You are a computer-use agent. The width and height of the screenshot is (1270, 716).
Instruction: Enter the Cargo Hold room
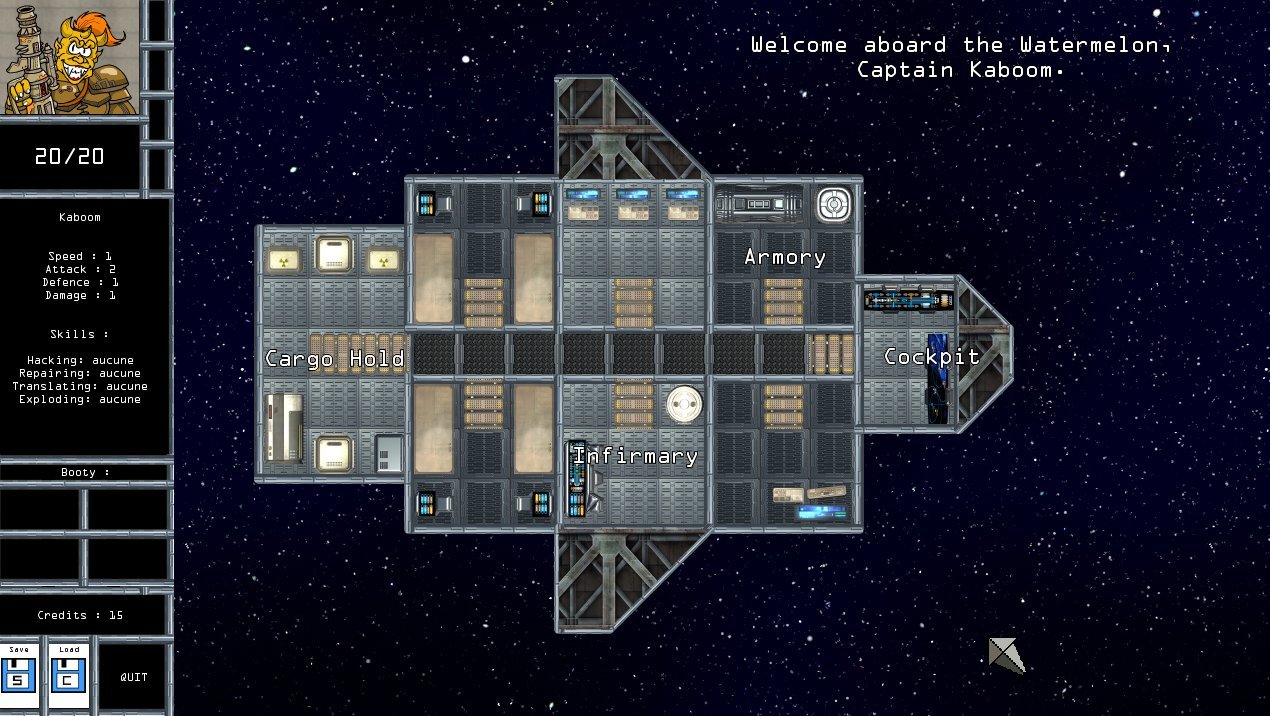(x=334, y=358)
